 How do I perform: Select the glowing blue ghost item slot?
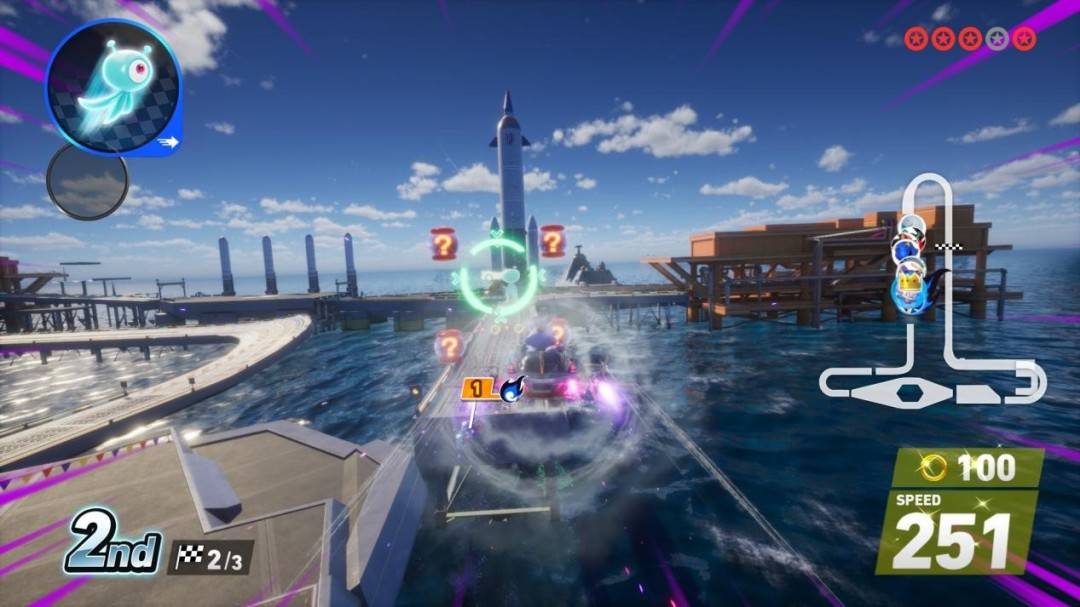coord(113,88)
